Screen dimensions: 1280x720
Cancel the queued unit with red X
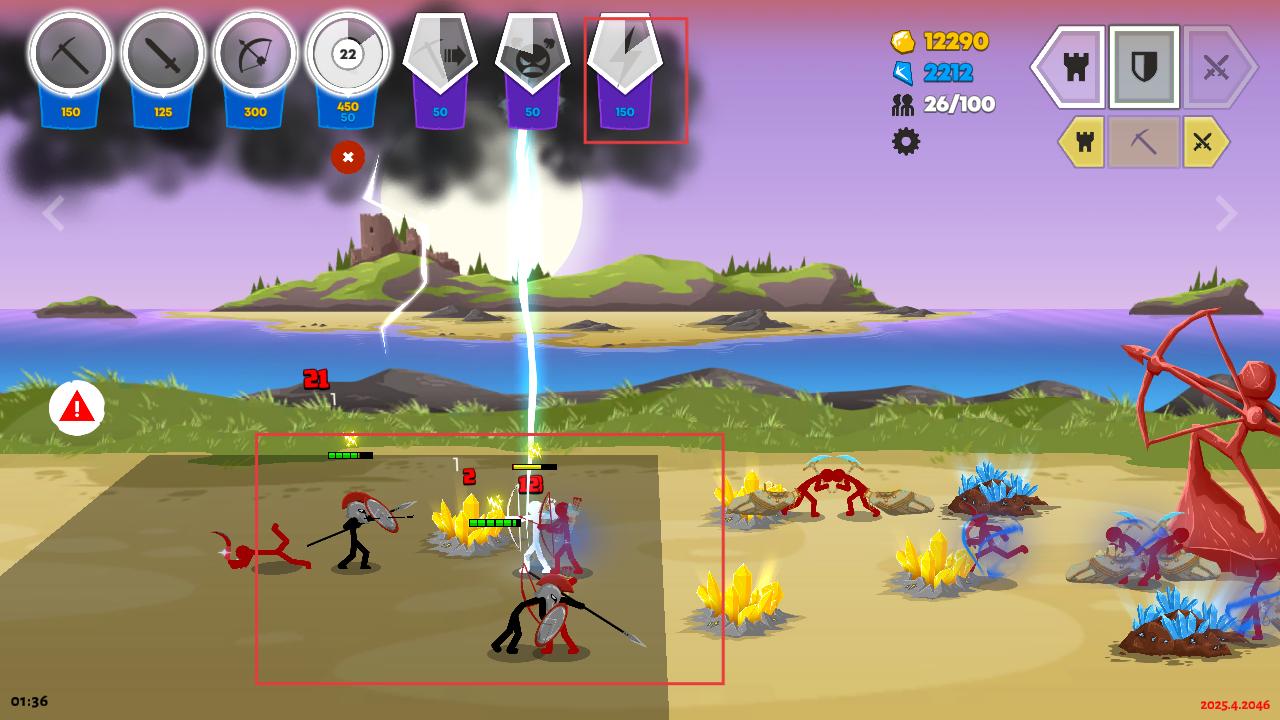[x=348, y=157]
